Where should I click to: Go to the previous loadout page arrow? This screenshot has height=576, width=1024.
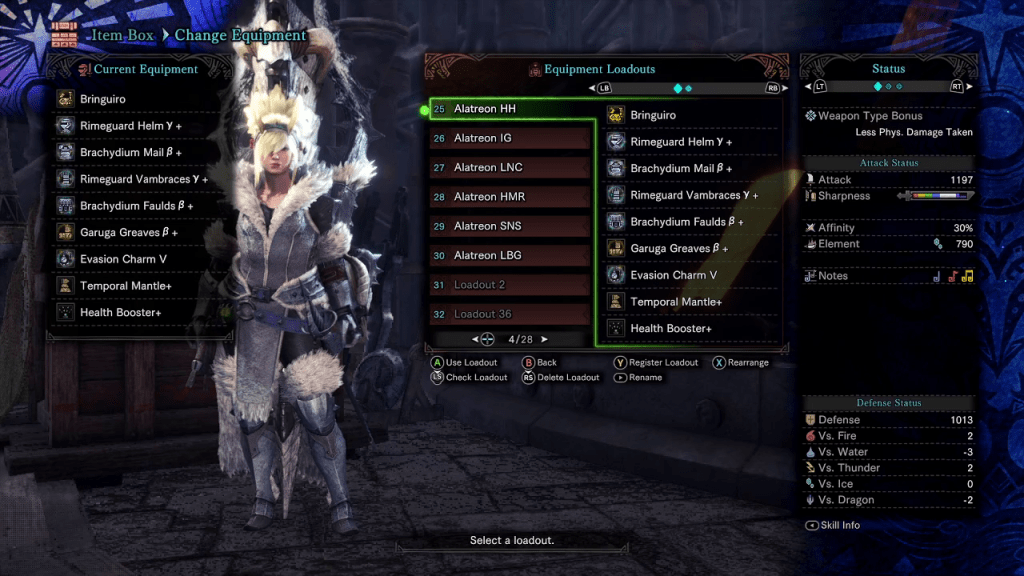pyautogui.click(x=471, y=339)
